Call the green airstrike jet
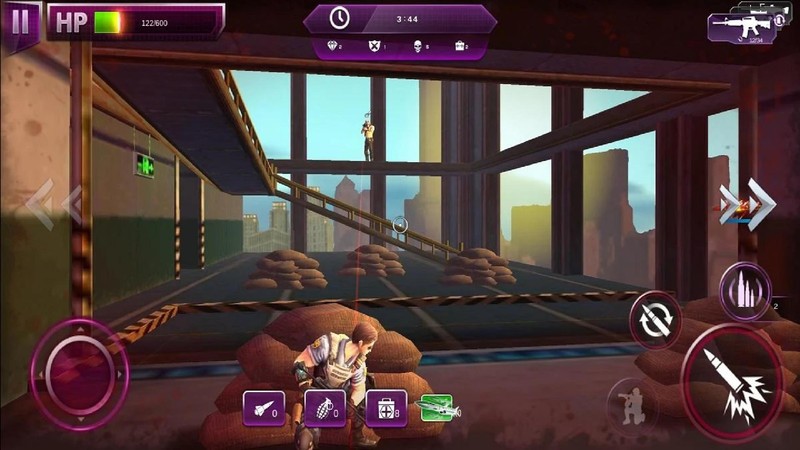The image size is (800, 450). [x=440, y=407]
